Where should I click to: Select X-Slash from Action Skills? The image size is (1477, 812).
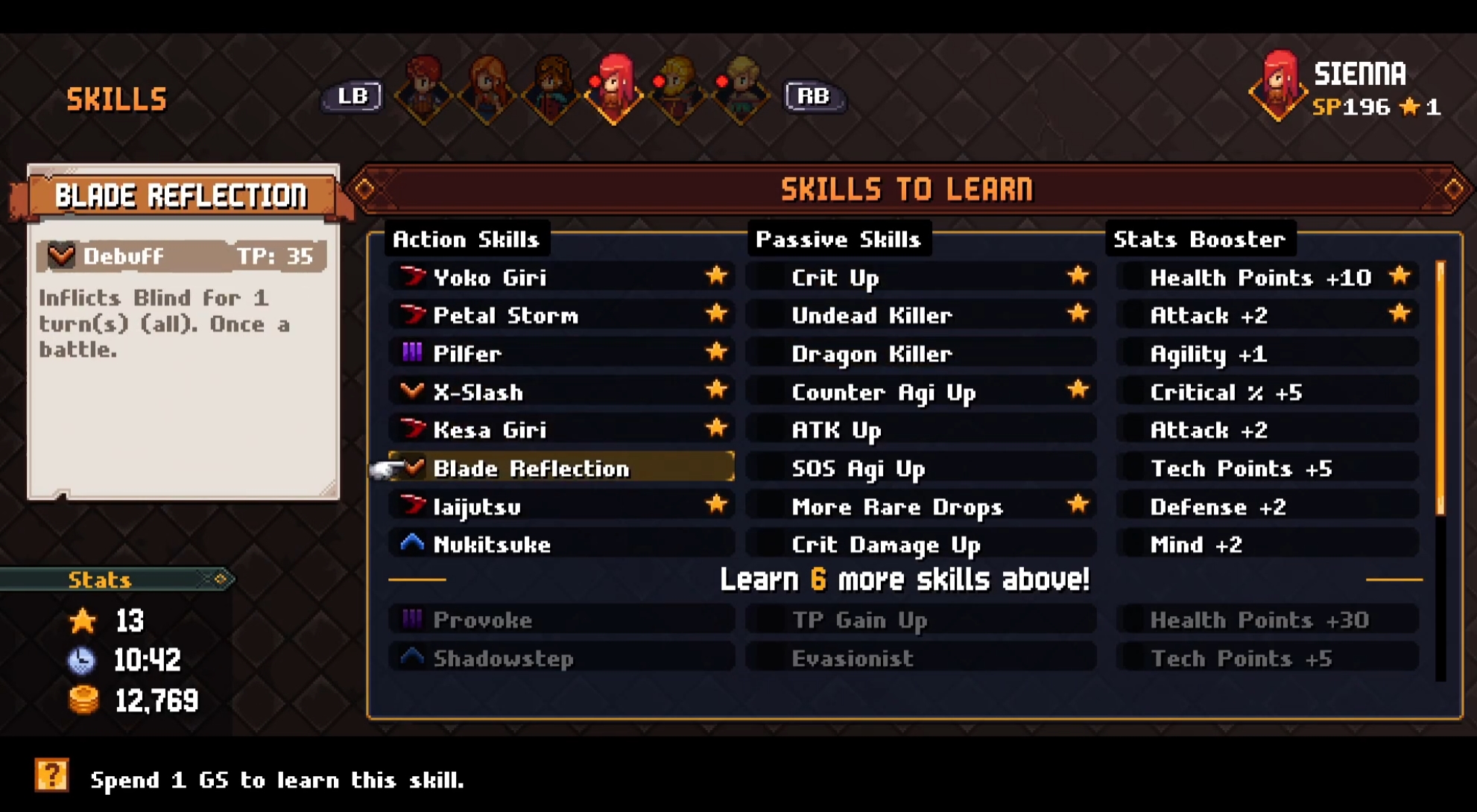[x=559, y=392]
